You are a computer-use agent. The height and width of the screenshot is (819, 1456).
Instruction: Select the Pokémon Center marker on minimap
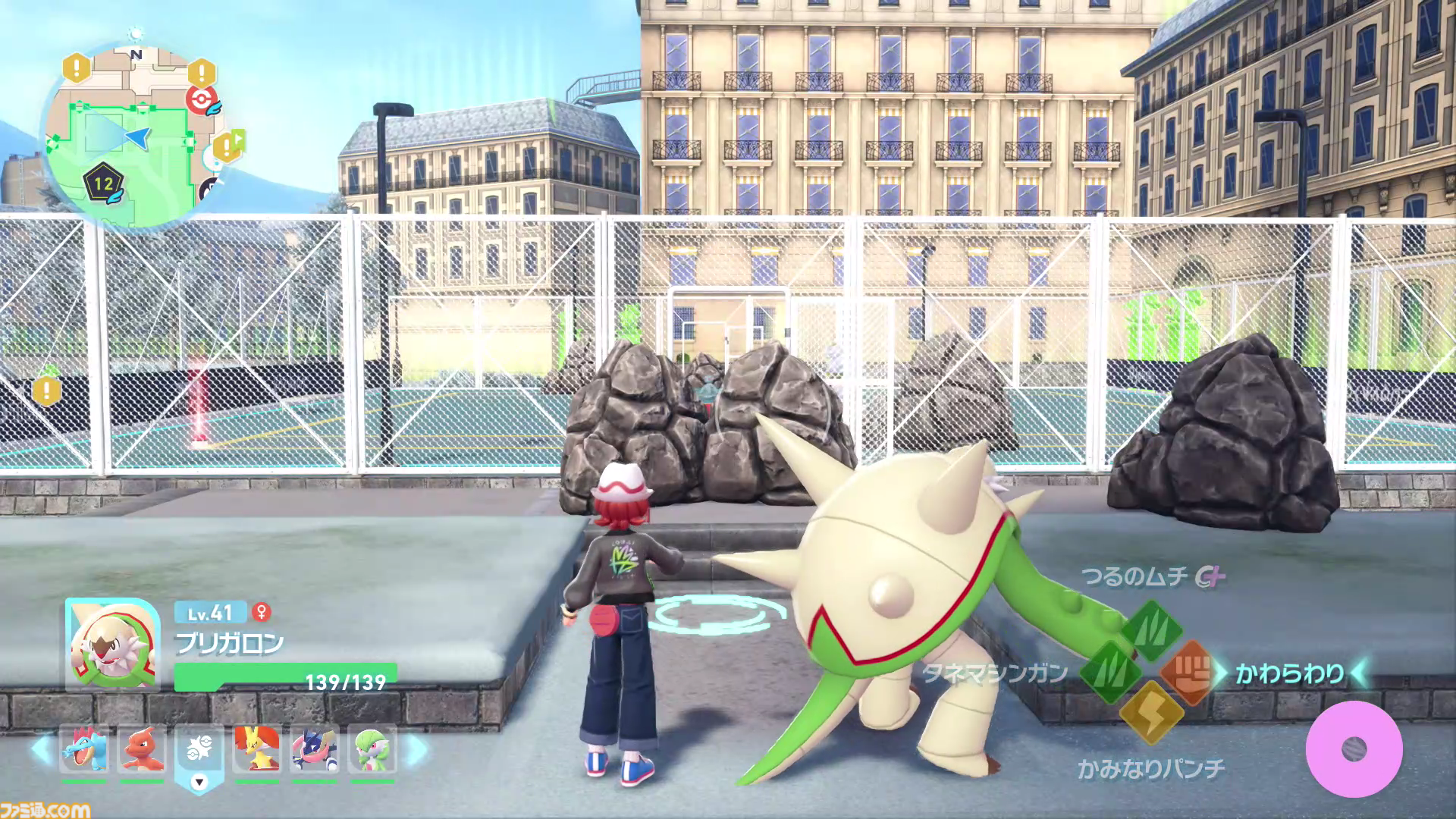pos(200,101)
